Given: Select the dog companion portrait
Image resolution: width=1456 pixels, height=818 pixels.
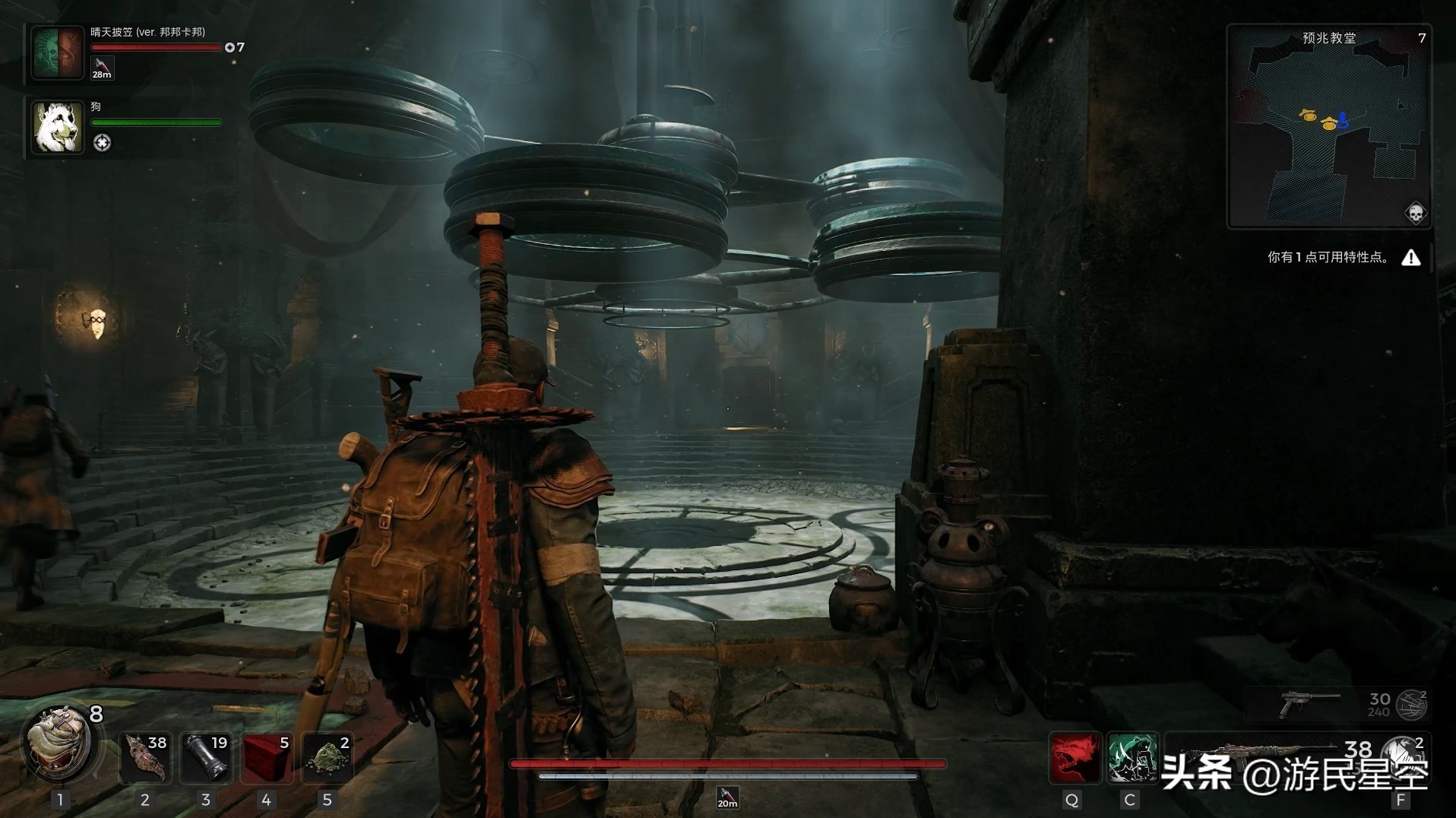Looking at the screenshot, I should coord(58,127).
